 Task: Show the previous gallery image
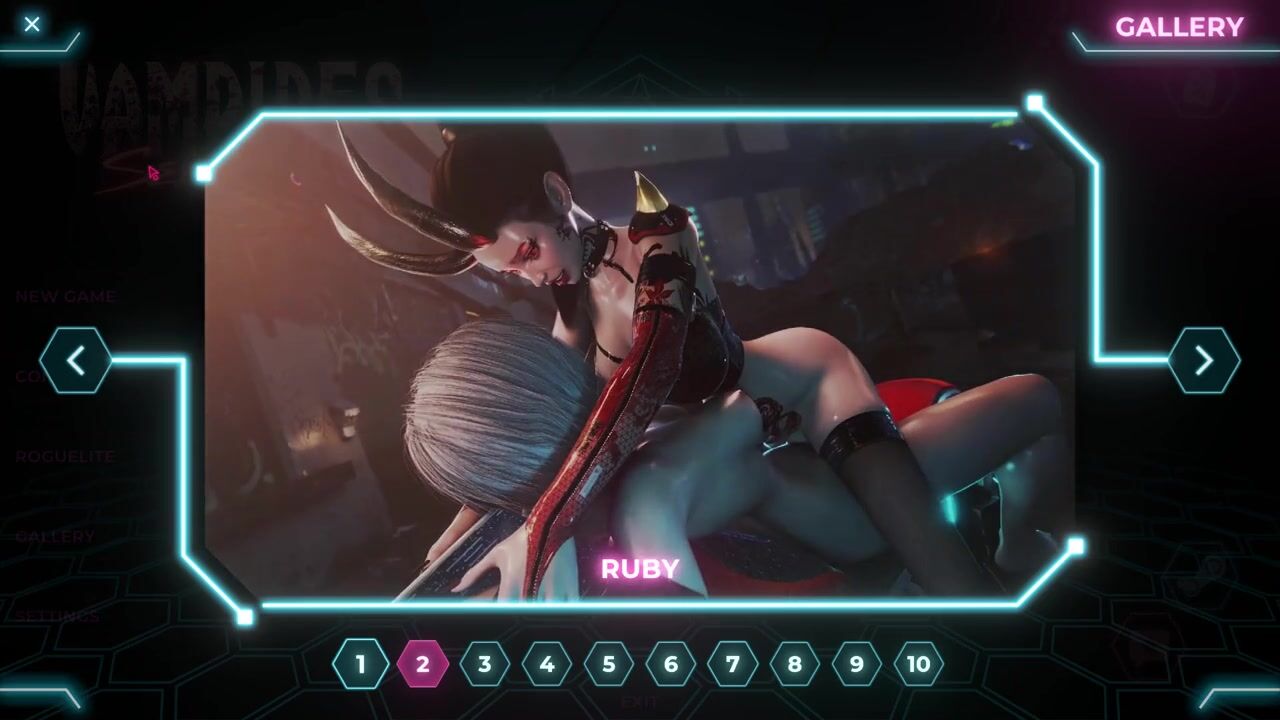click(x=76, y=360)
